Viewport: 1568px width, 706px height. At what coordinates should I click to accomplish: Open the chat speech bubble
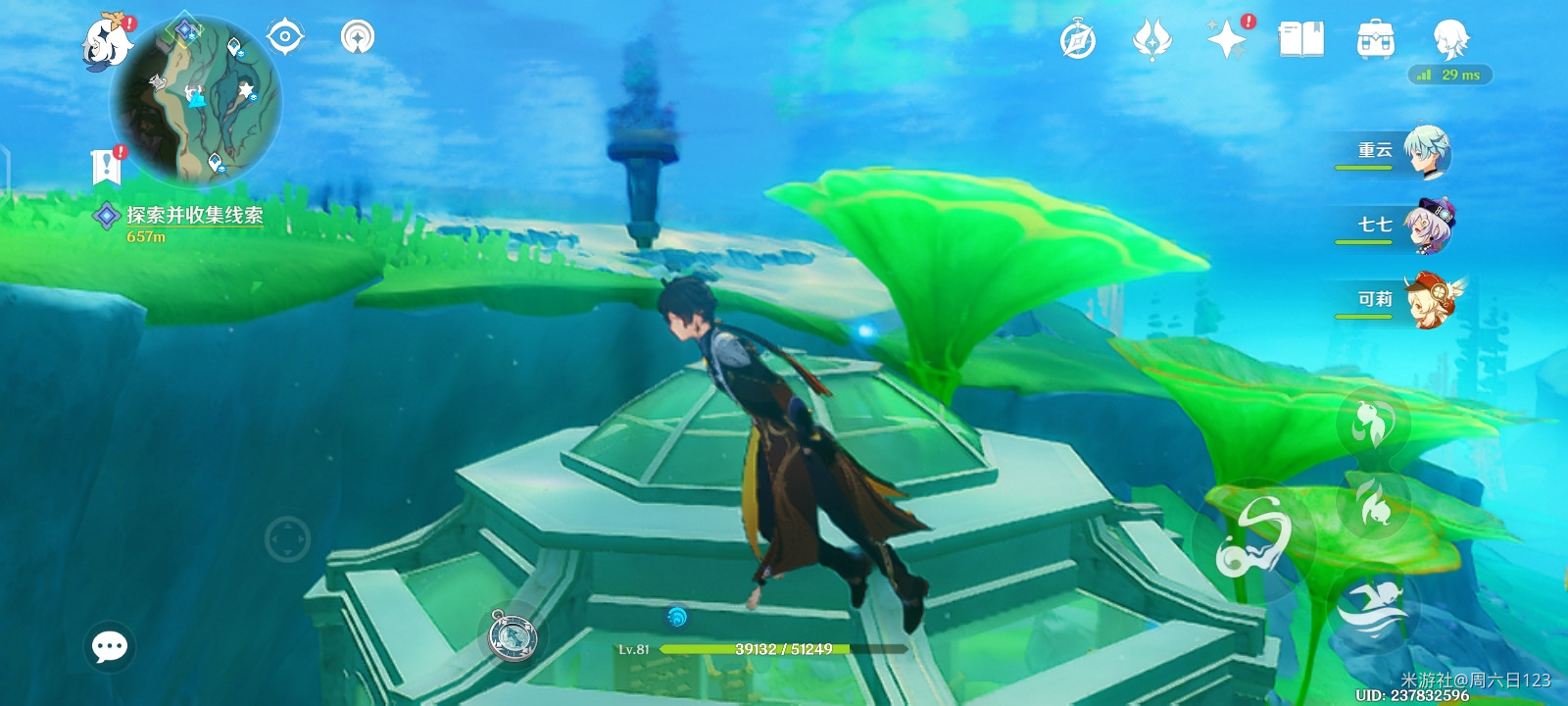click(110, 646)
